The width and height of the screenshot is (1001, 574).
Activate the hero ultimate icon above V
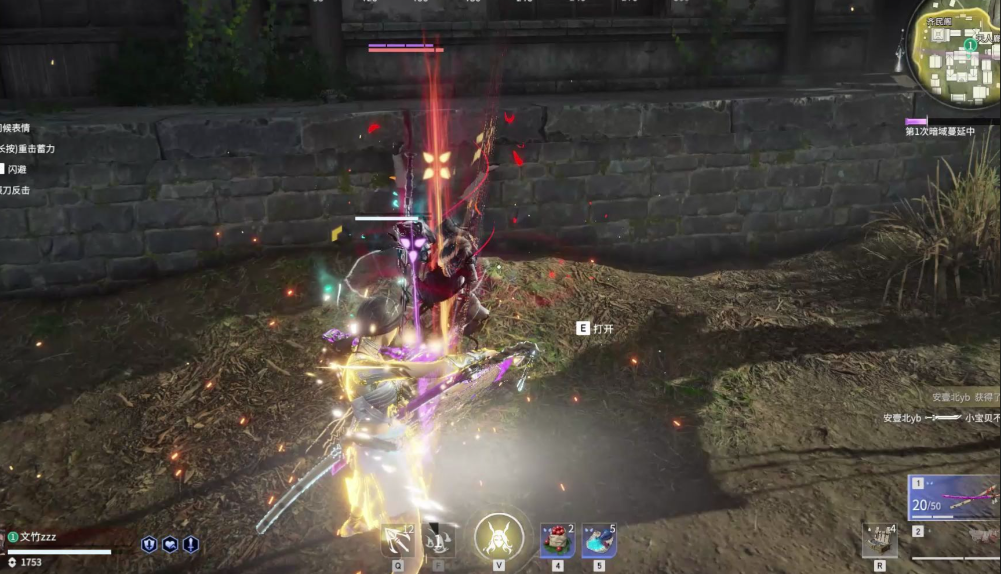point(500,536)
